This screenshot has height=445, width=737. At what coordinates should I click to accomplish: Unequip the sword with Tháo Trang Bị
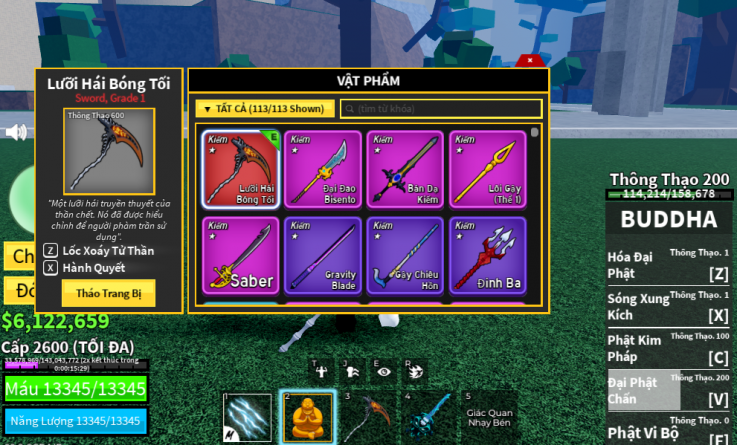click(x=108, y=293)
